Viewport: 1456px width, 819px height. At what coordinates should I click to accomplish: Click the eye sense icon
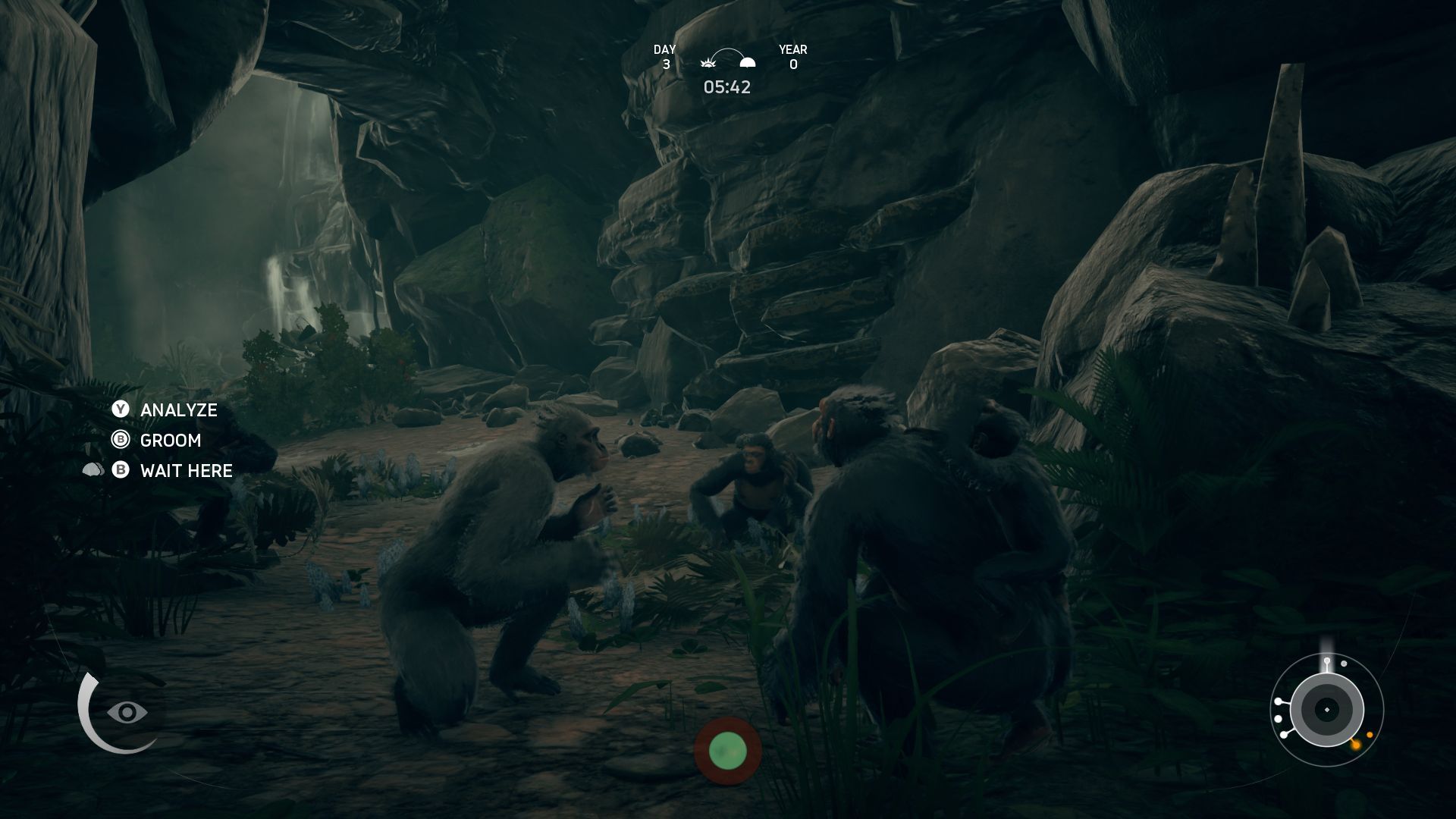(127, 712)
